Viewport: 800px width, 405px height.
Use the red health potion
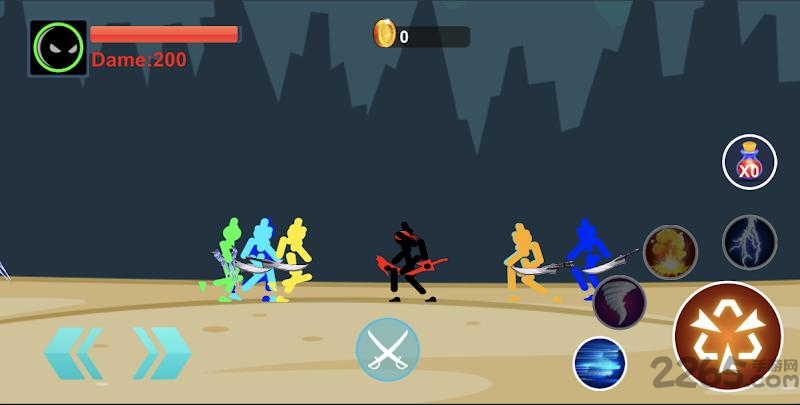[749, 162]
